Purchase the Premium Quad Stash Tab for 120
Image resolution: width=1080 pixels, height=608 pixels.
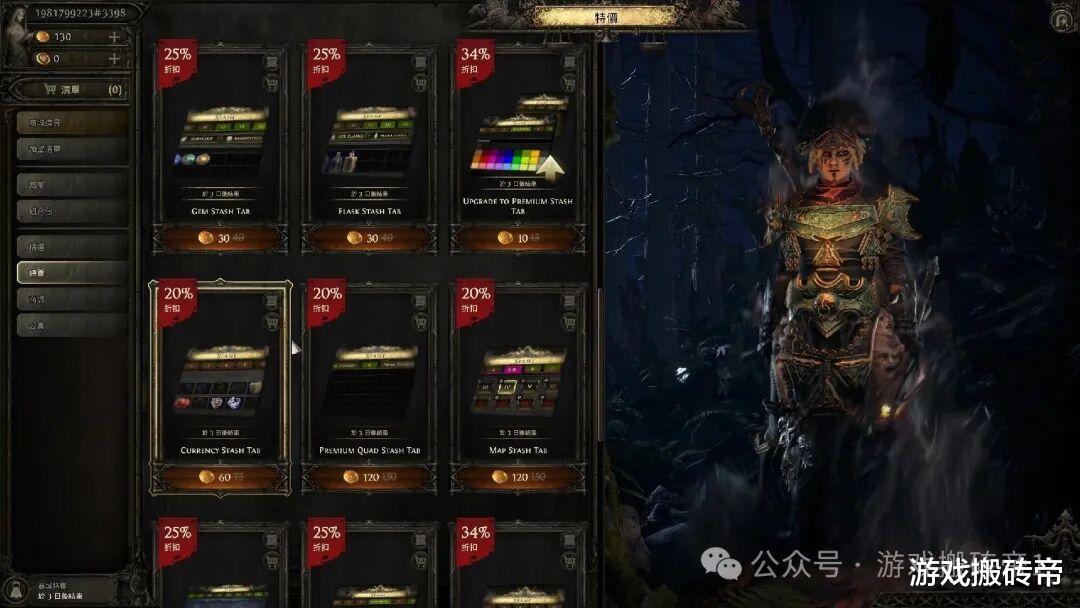coord(369,478)
